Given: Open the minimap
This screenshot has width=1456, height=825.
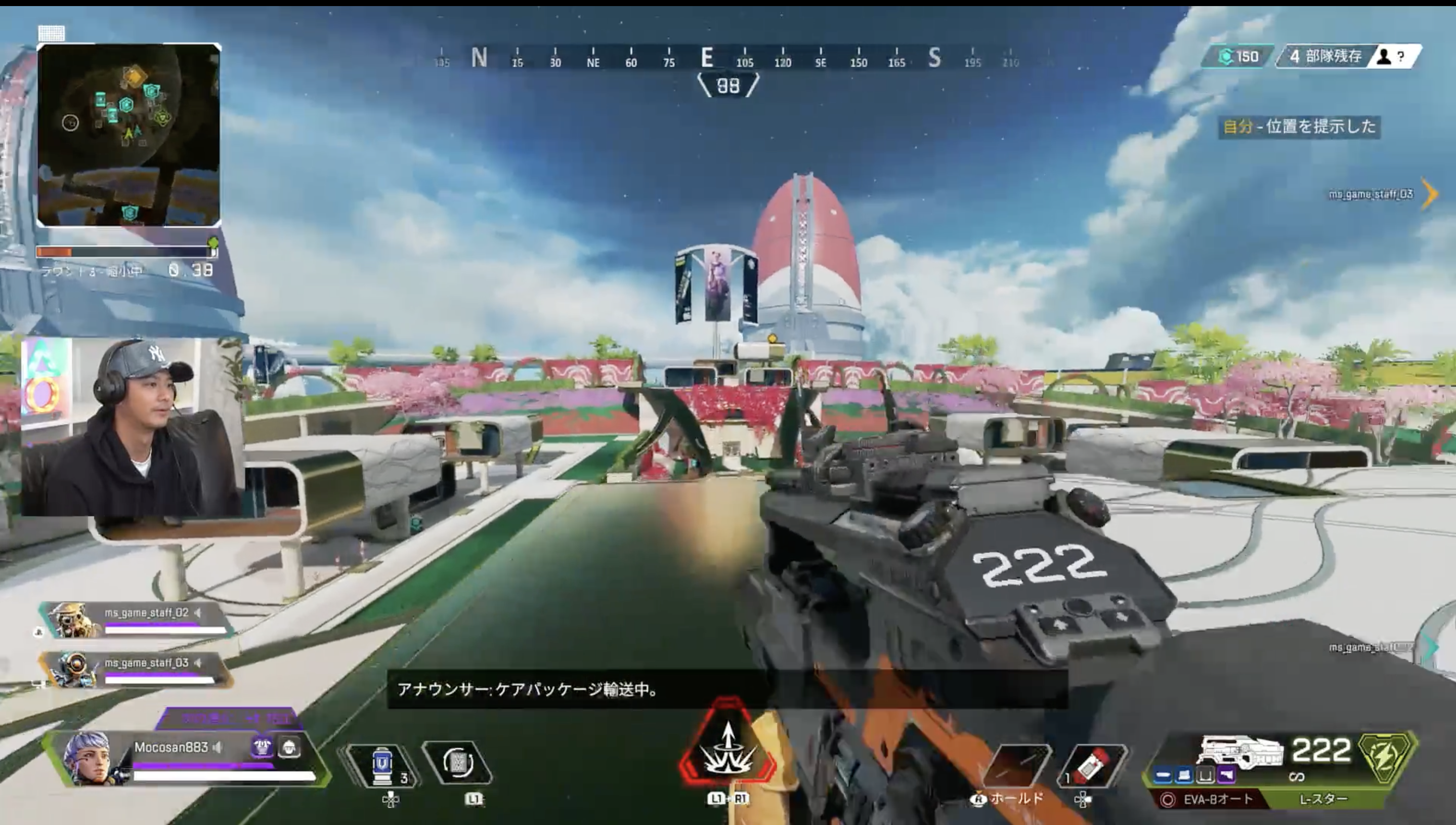Looking at the screenshot, I should 129,135.
